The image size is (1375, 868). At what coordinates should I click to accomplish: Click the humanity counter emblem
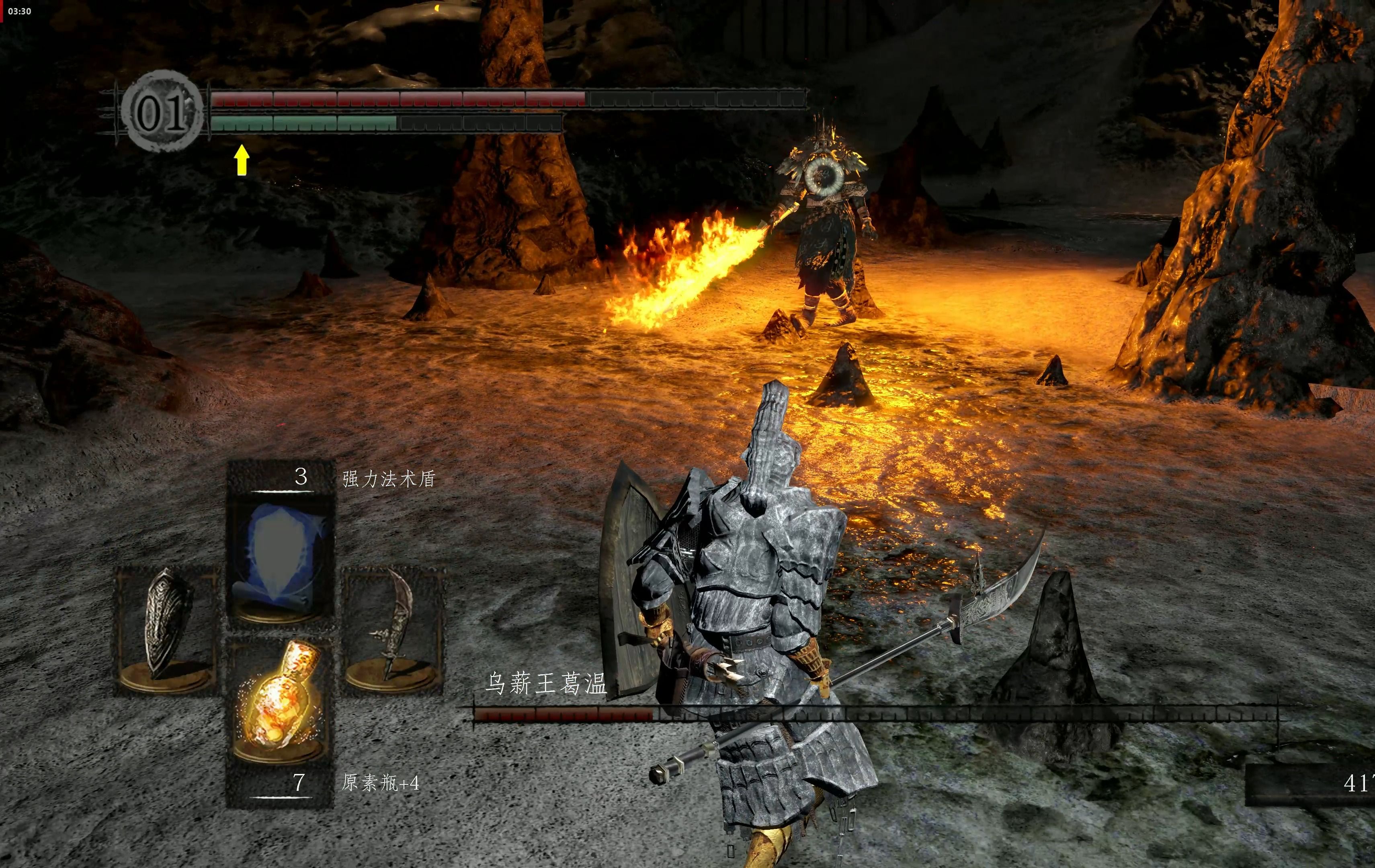point(162,111)
